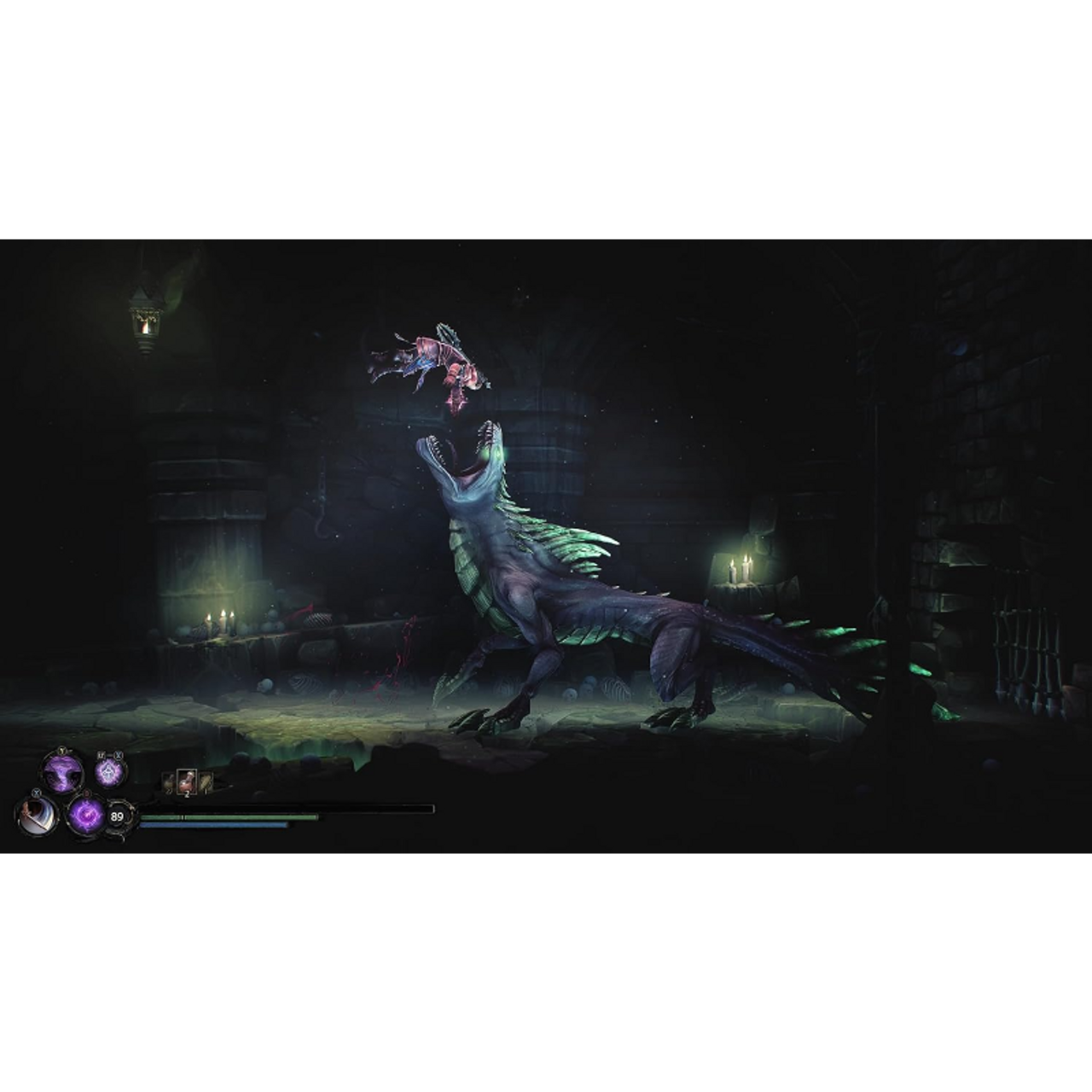Click the X prompt on the sword attack icon
Viewport: 1092px width, 1092px height.
point(36,794)
